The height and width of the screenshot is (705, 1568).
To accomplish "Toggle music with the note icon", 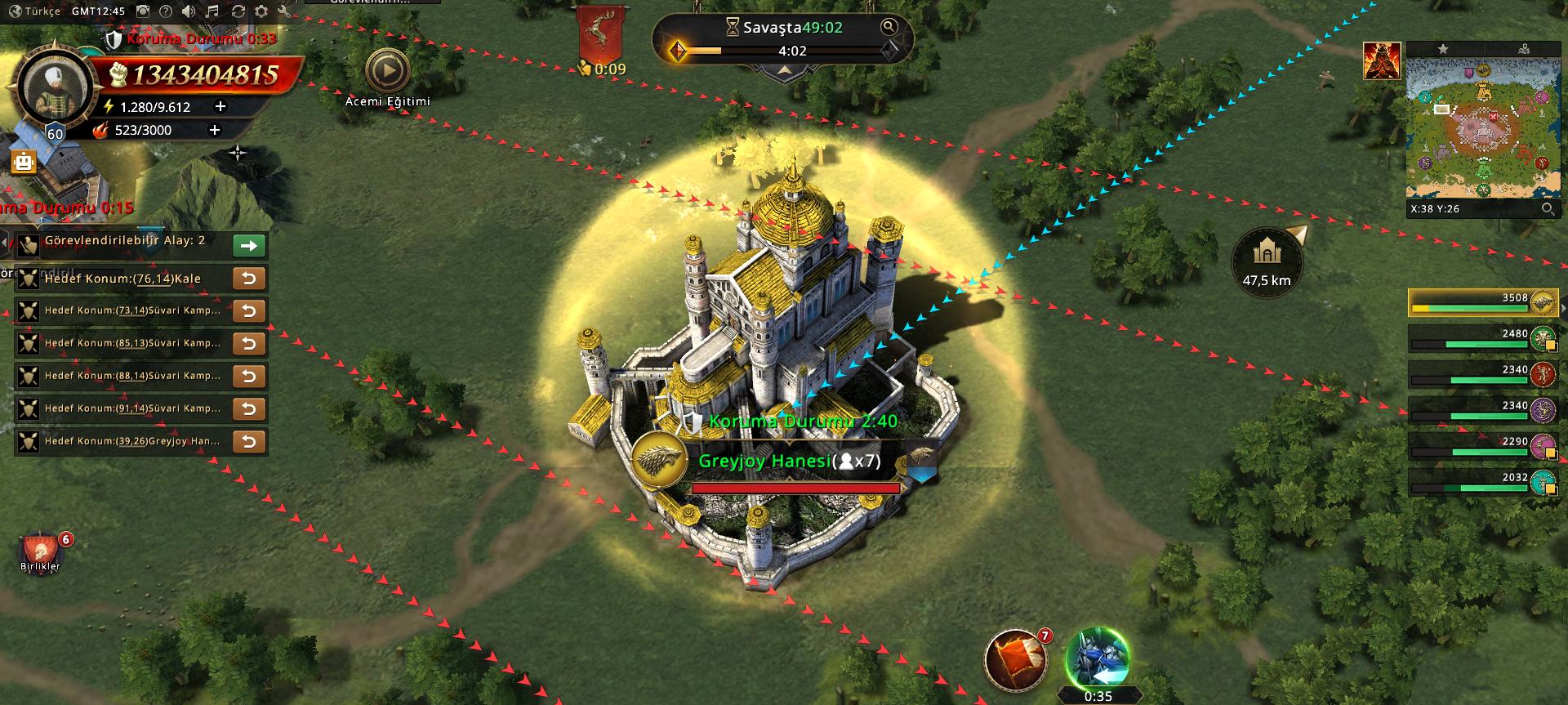I will pyautogui.click(x=212, y=11).
